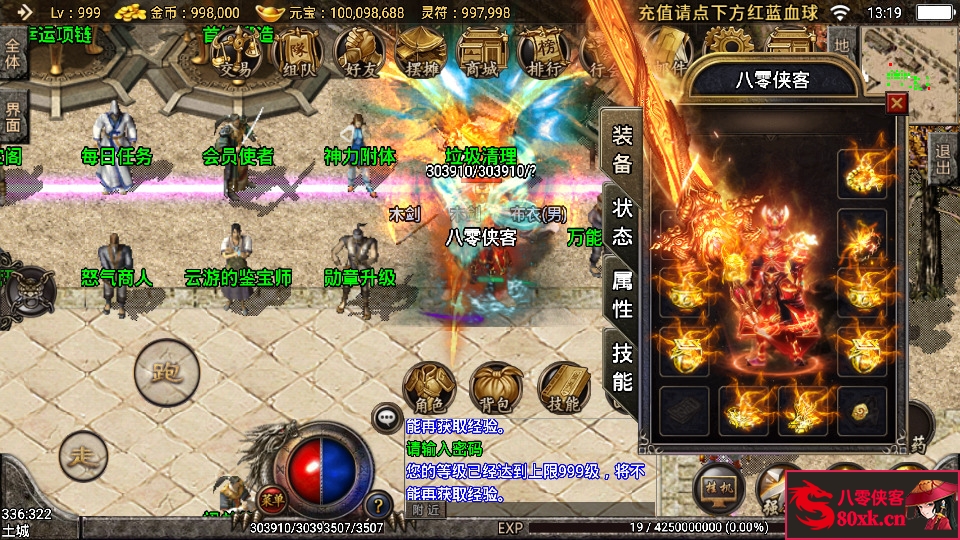Open the 角色 character sheet icon
The height and width of the screenshot is (540, 960).
point(429,387)
